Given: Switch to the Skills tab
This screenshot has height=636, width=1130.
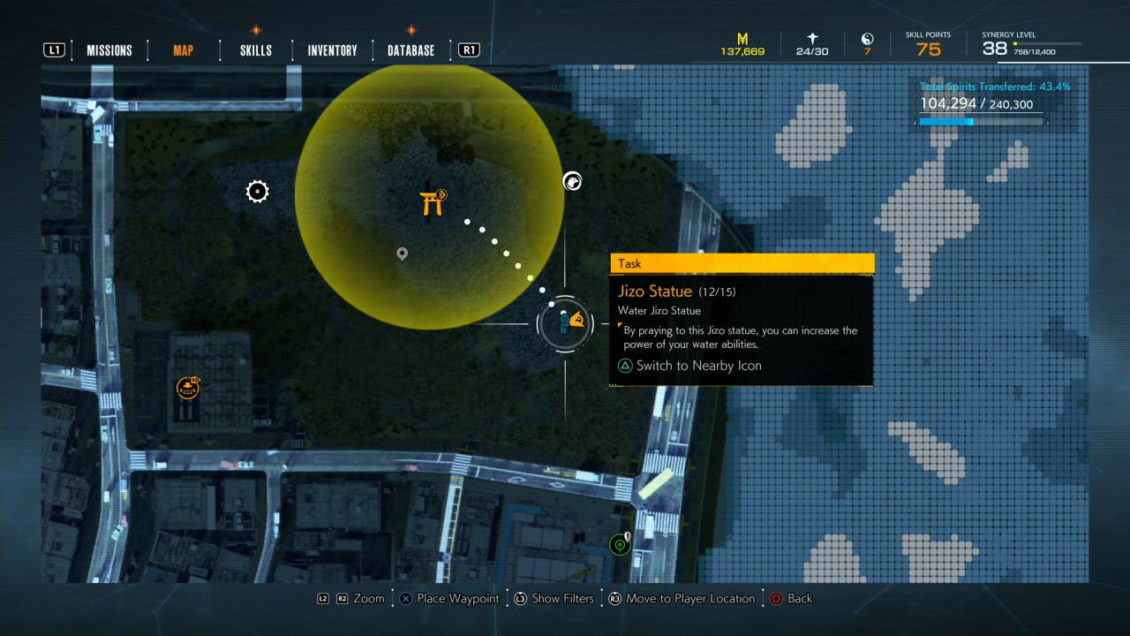Looking at the screenshot, I should [256, 50].
